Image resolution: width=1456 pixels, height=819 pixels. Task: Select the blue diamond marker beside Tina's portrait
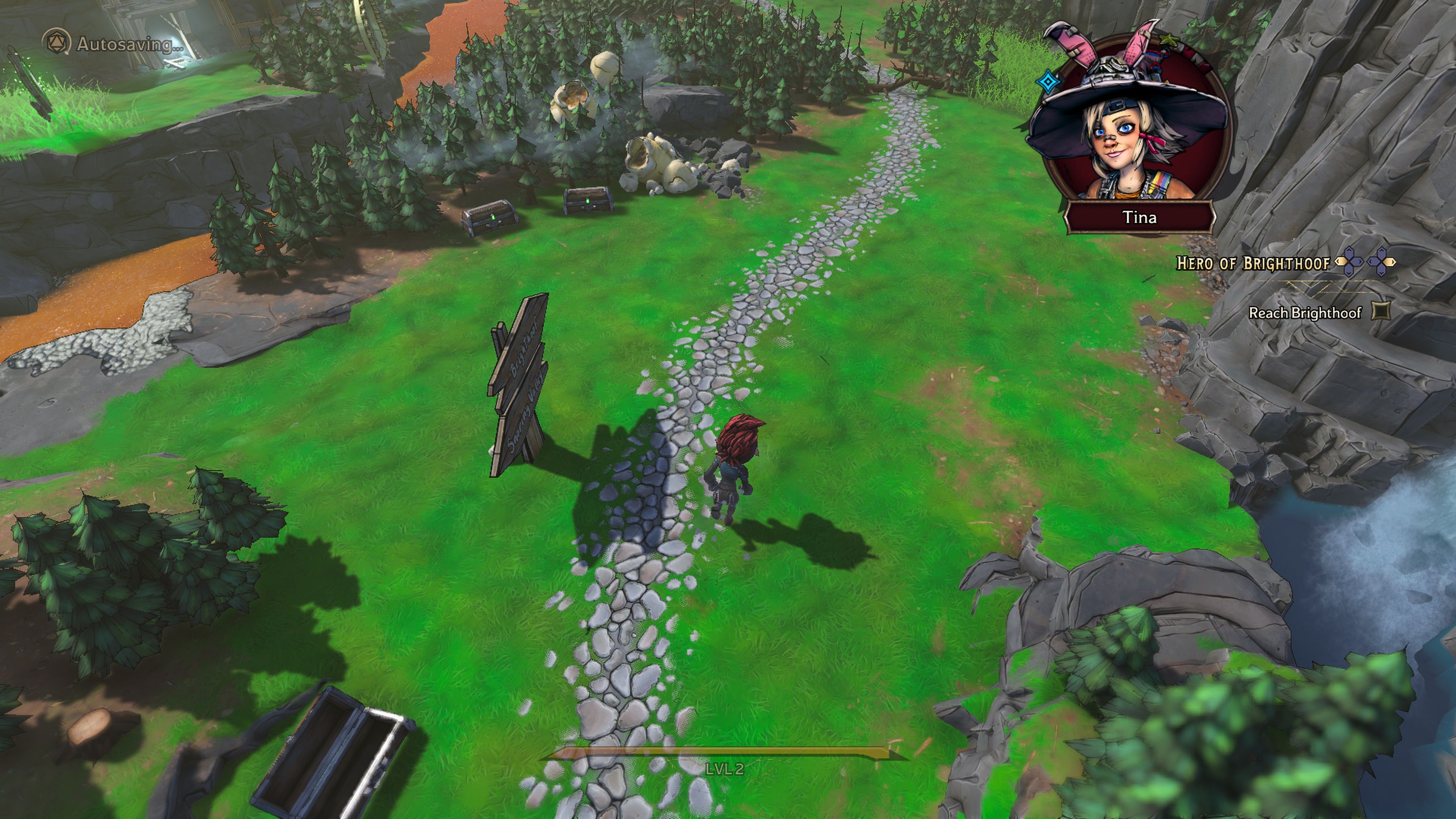pos(1048,83)
